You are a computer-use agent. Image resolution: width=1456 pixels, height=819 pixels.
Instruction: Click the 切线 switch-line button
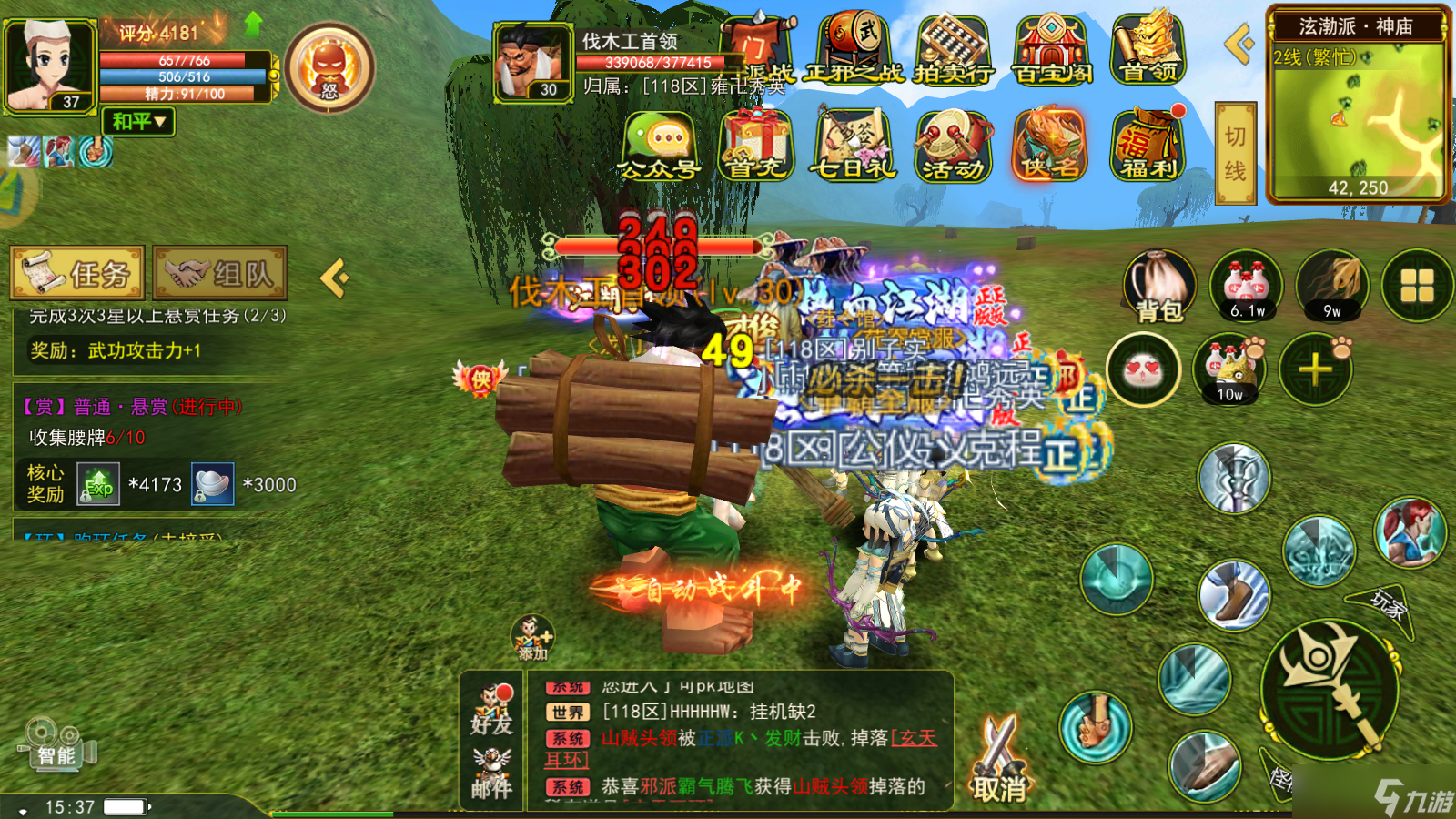pyautogui.click(x=1235, y=153)
